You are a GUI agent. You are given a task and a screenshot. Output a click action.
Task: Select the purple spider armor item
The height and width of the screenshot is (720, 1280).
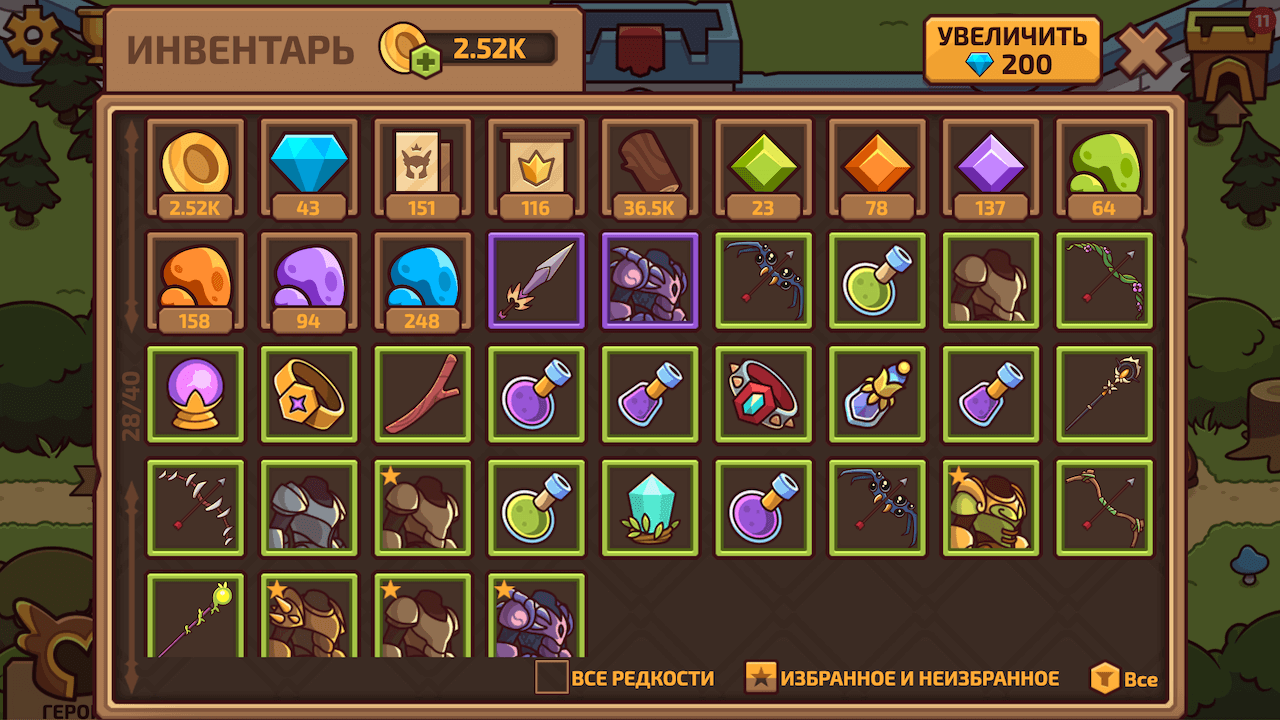click(649, 281)
